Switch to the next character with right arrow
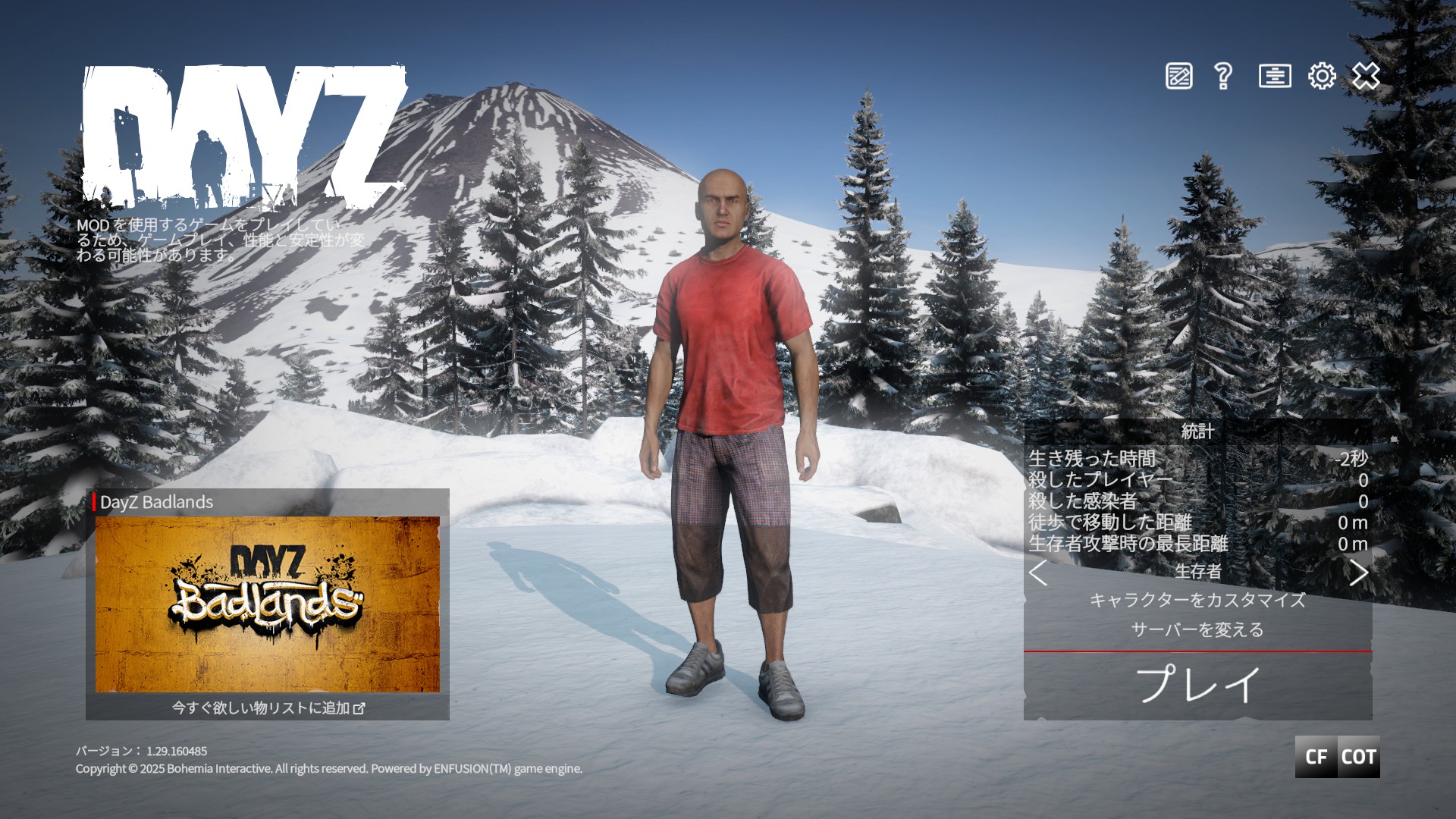 tap(1358, 573)
